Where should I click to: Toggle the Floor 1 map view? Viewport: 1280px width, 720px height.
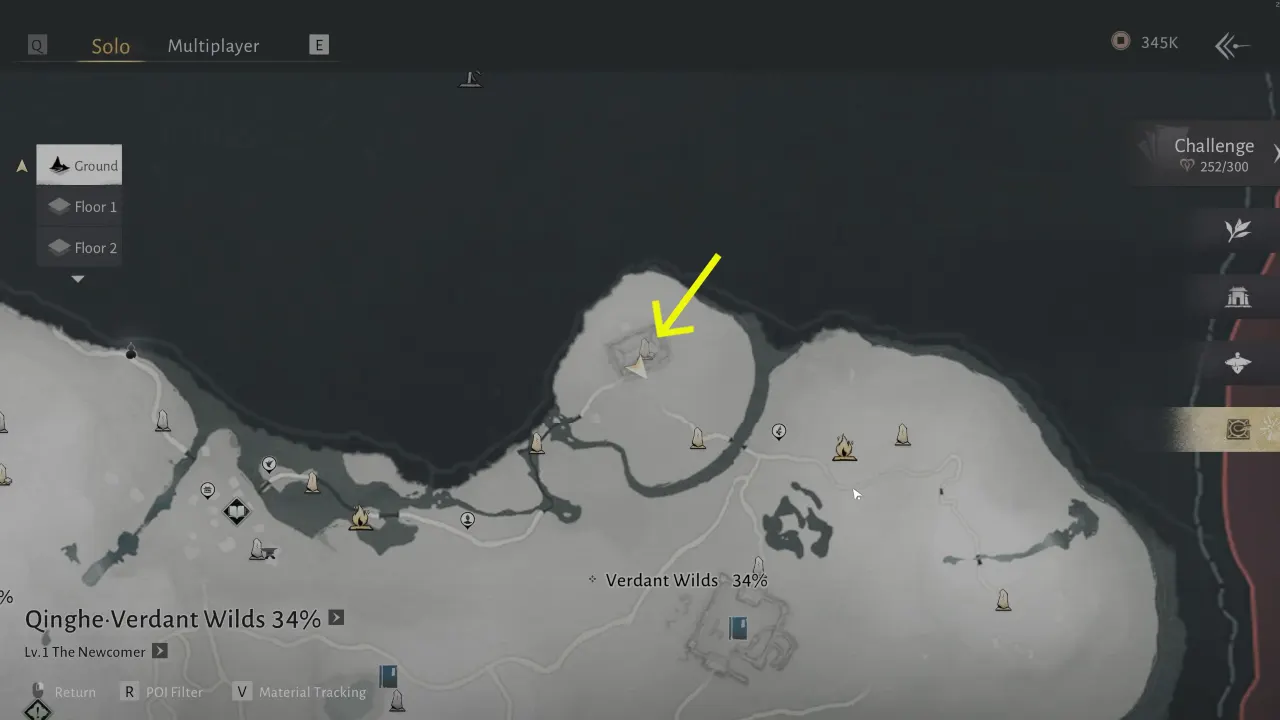80,206
